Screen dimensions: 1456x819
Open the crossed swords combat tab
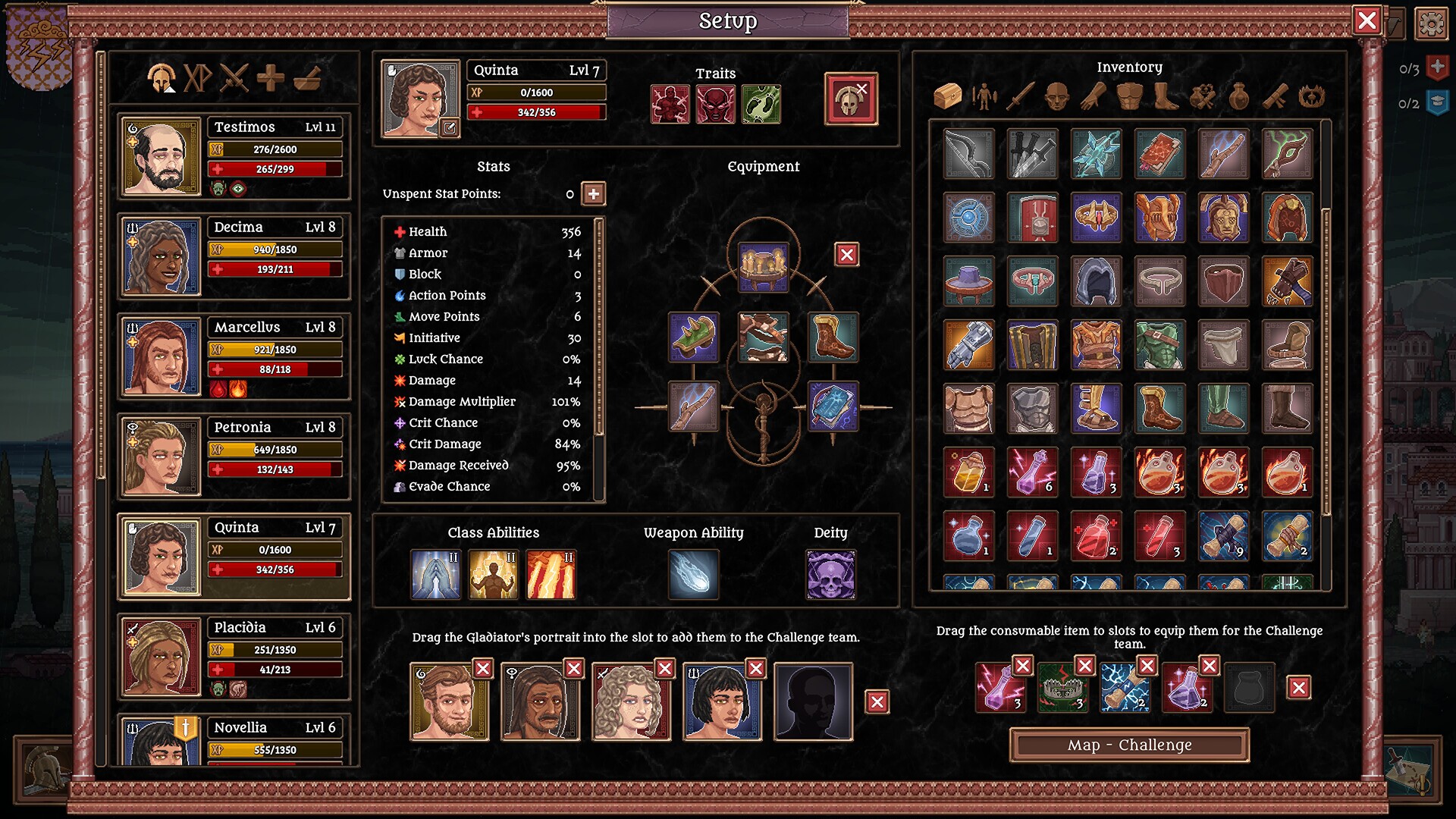(x=234, y=78)
